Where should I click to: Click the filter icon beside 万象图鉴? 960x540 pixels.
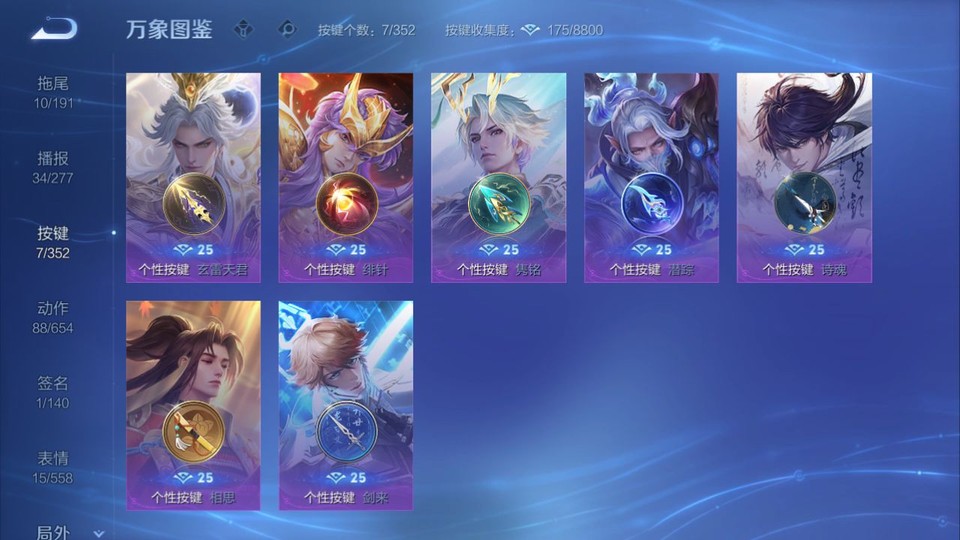(244, 29)
